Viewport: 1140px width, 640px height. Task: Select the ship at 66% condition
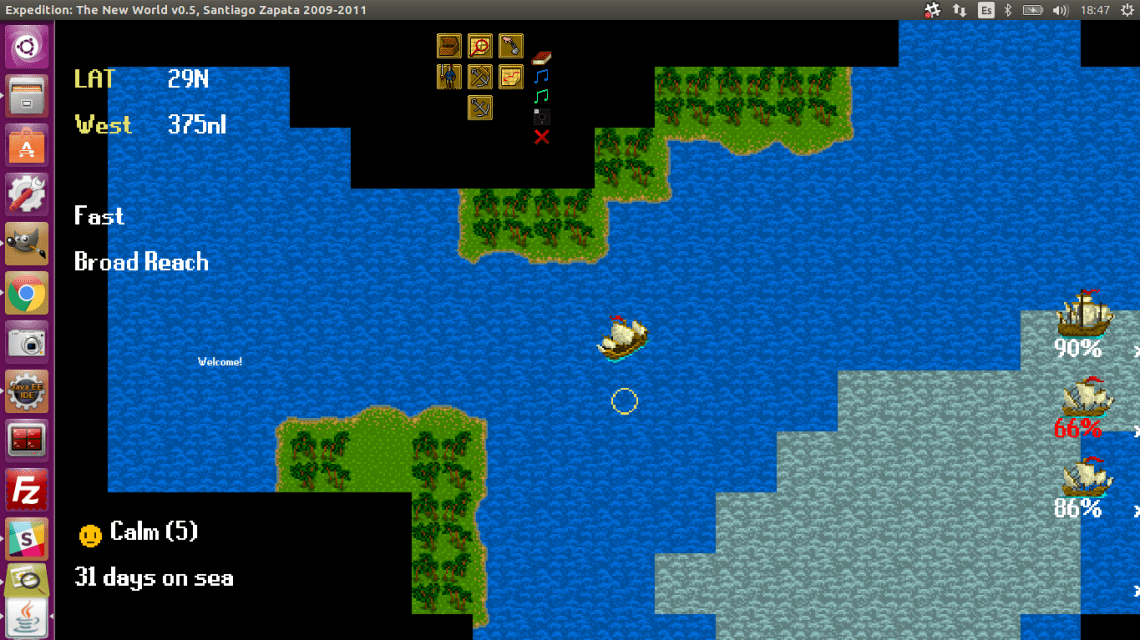pyautogui.click(x=1085, y=397)
